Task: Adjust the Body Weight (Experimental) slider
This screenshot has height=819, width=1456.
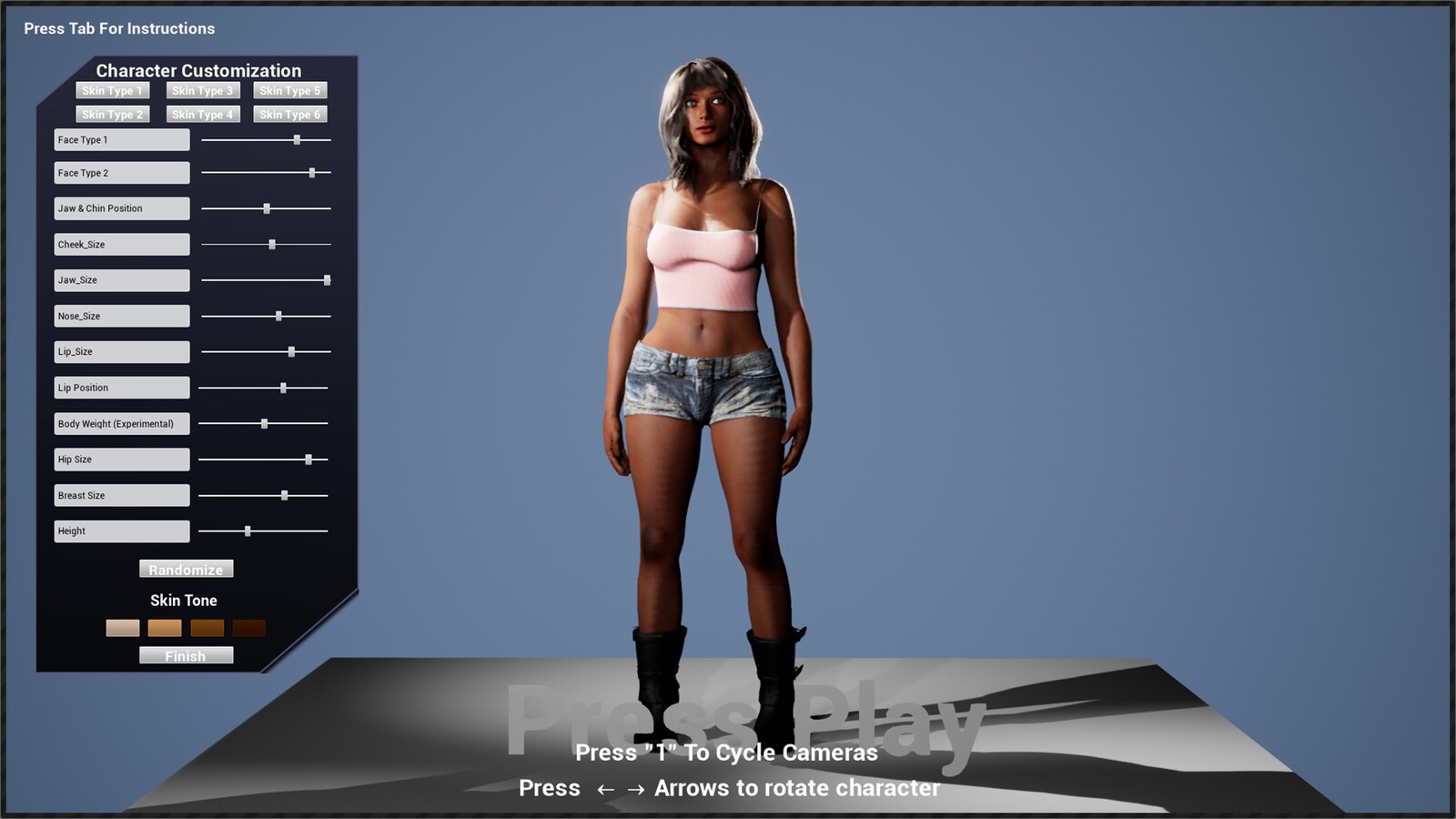Action: point(265,422)
